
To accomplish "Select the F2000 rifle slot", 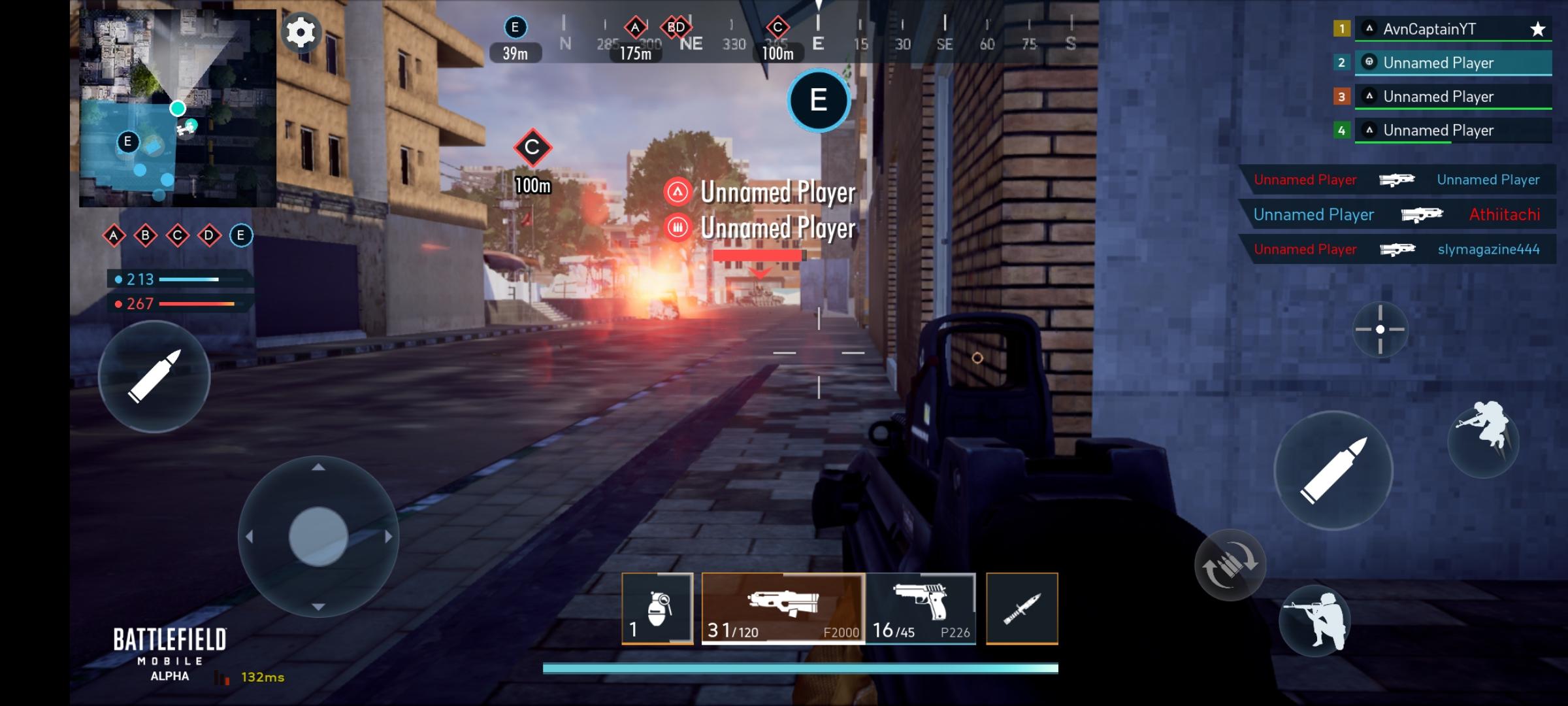I will [783, 609].
